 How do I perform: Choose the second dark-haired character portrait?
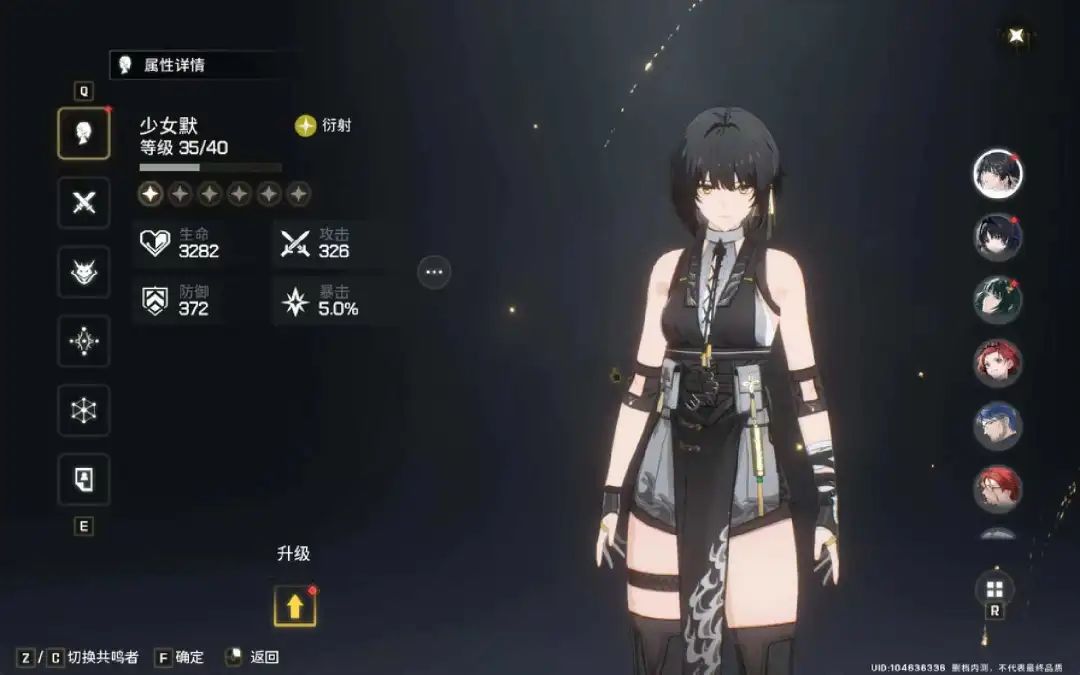[997, 237]
